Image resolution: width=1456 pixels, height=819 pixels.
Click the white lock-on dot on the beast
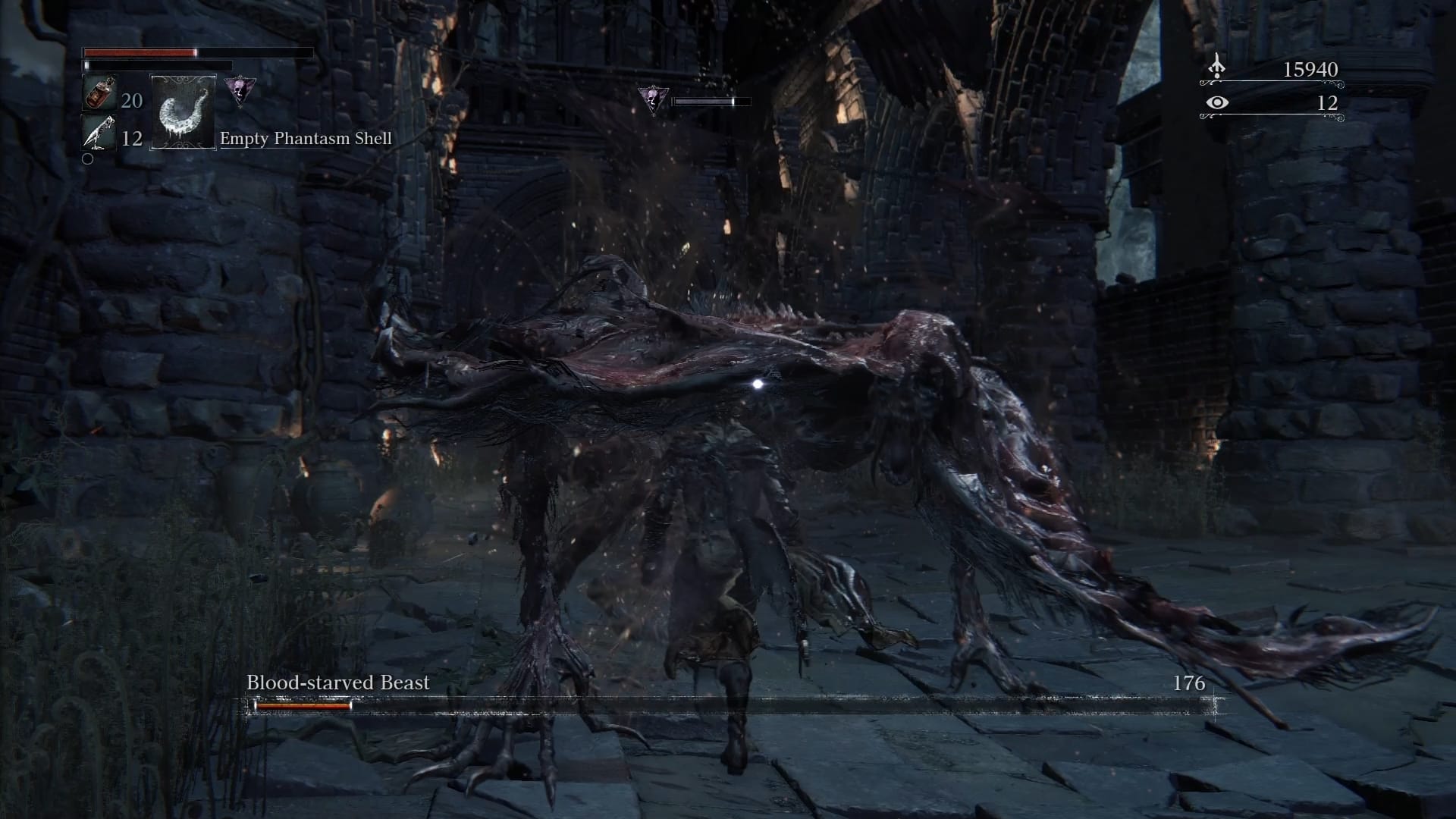click(x=758, y=384)
